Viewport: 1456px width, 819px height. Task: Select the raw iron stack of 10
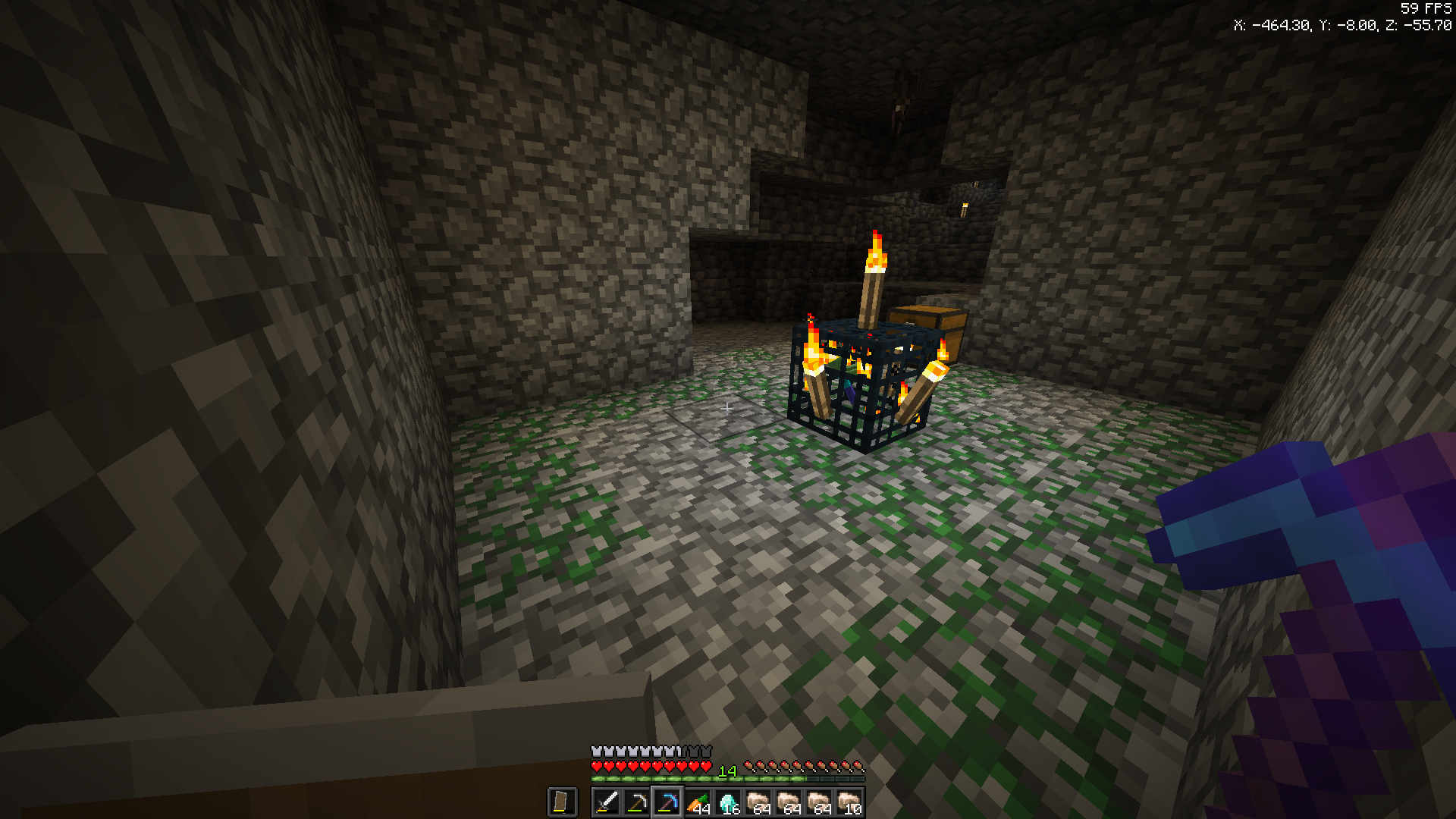[849, 802]
